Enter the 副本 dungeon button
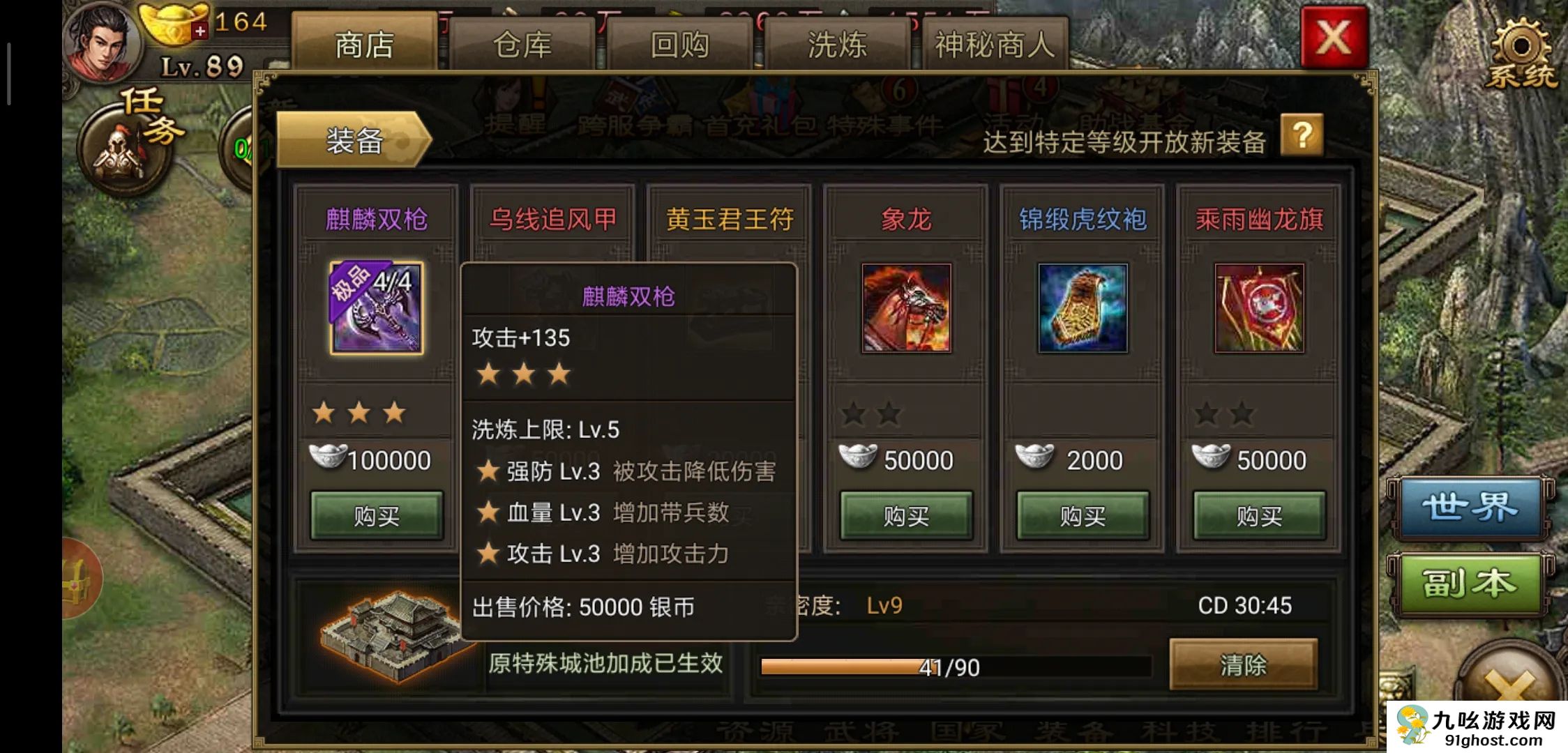The height and width of the screenshot is (753, 1568). 1470,583
